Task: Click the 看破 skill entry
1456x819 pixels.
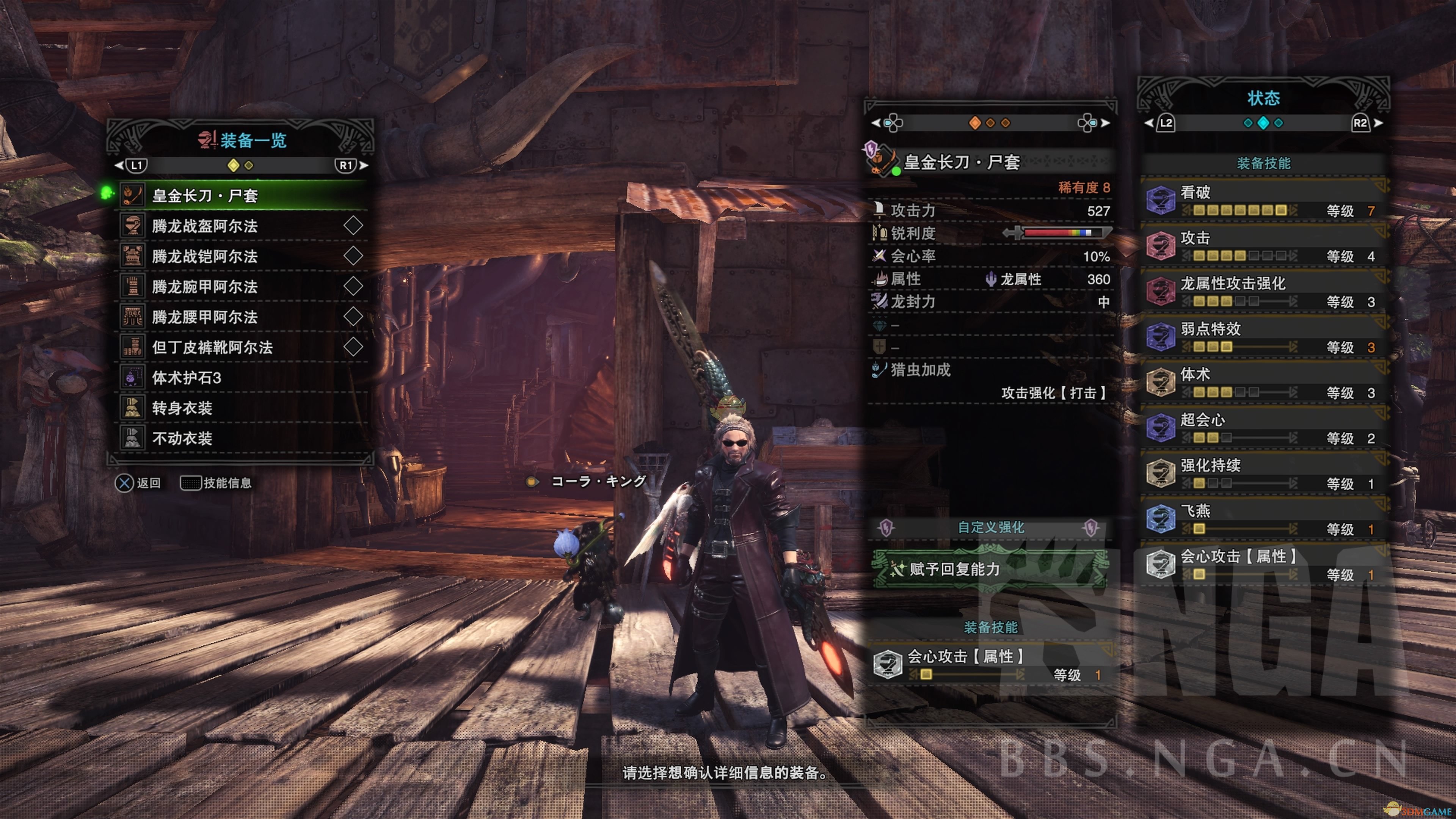Action: click(1264, 201)
